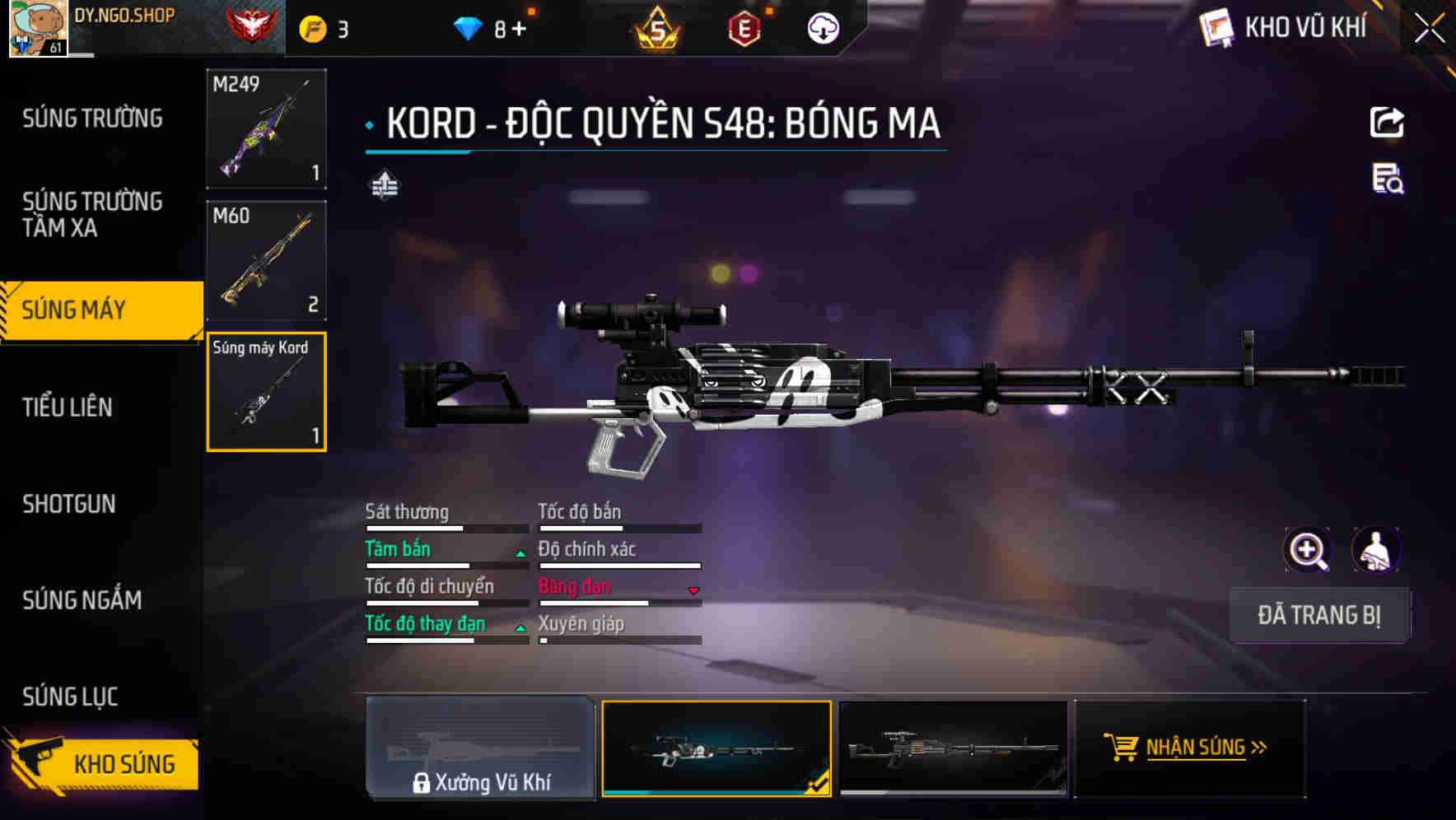
Task: Follow the Nhận Súng link
Action: coord(1190,748)
